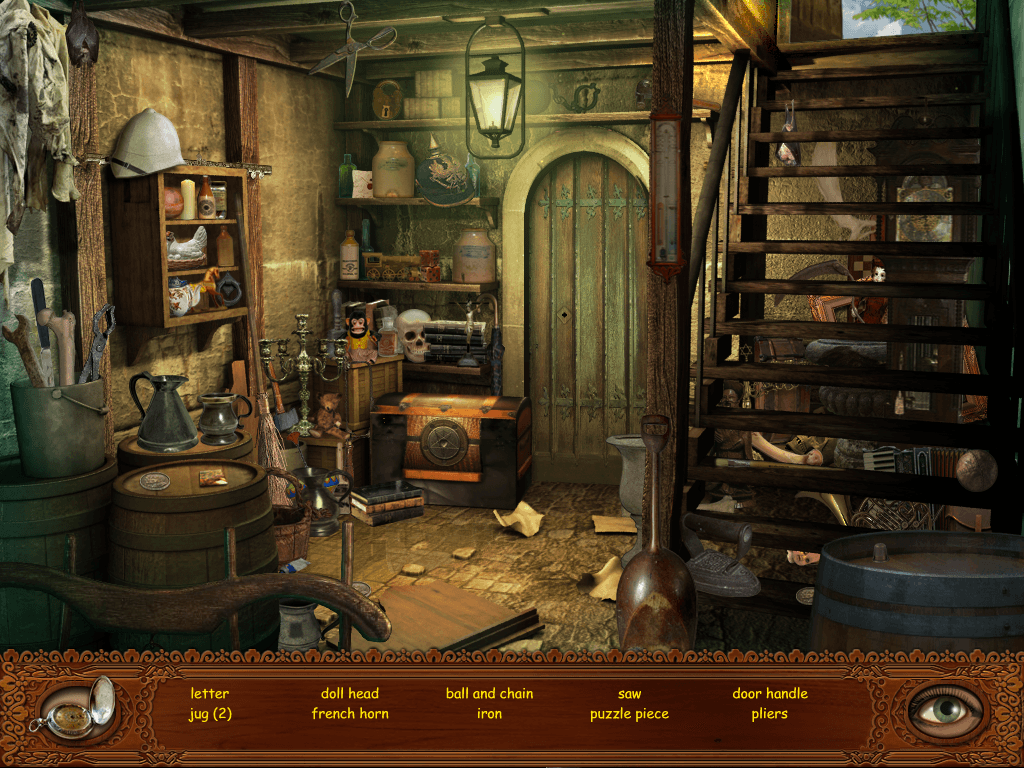Choose the "jug (2)" list entry
This screenshot has width=1024, height=768.
coord(210,714)
